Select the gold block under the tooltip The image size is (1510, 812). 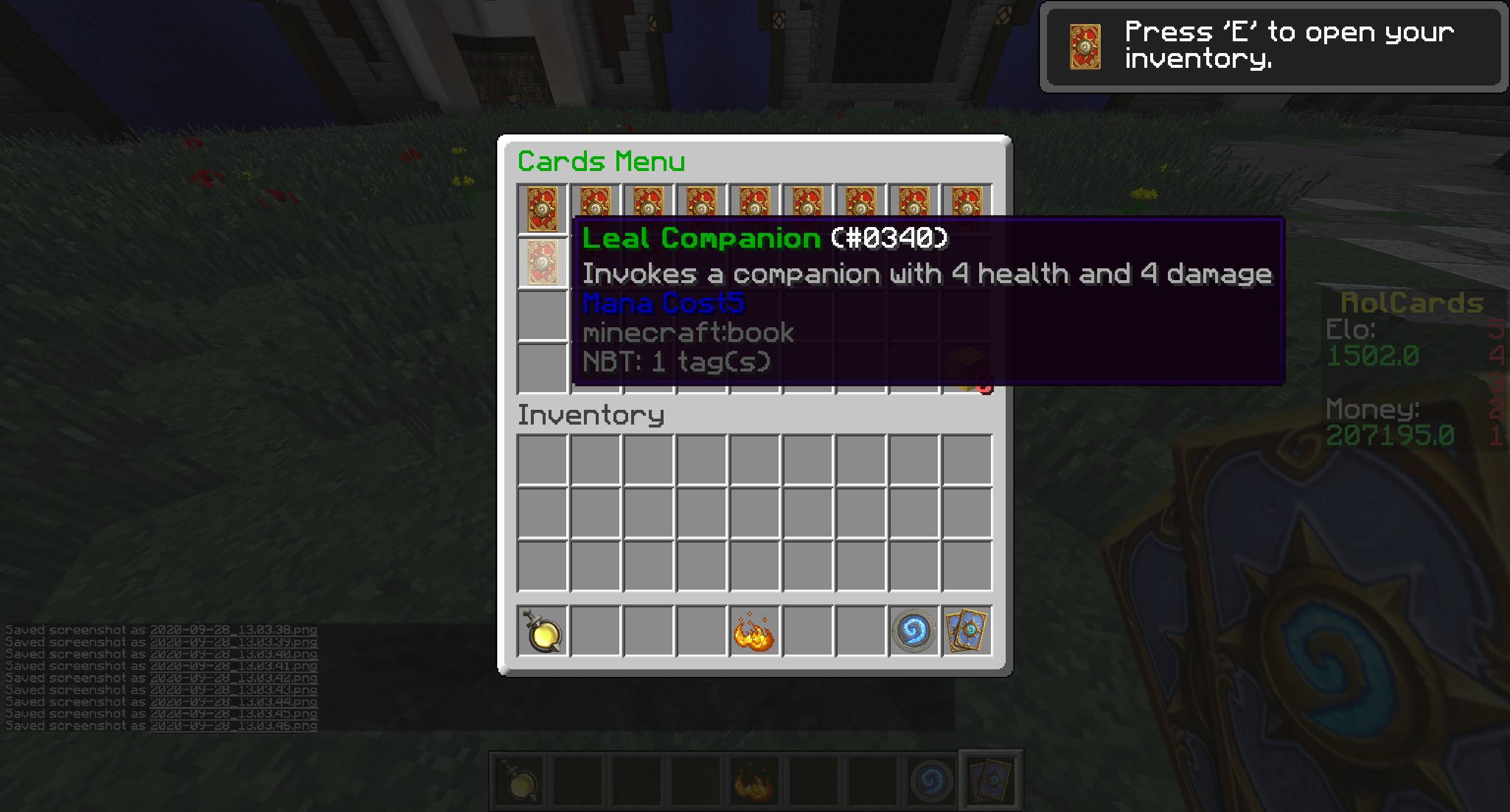[x=967, y=370]
